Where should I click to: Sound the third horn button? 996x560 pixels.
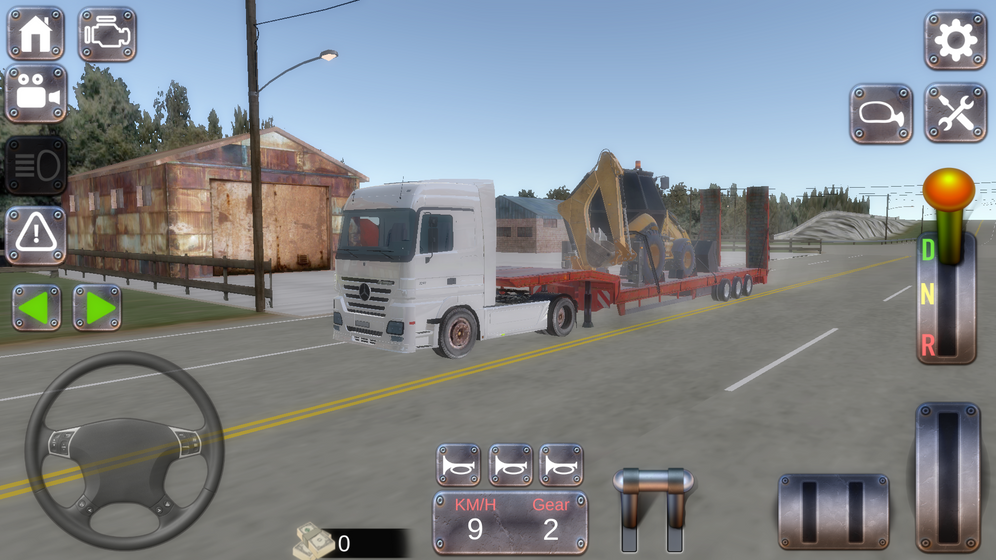pyautogui.click(x=561, y=465)
